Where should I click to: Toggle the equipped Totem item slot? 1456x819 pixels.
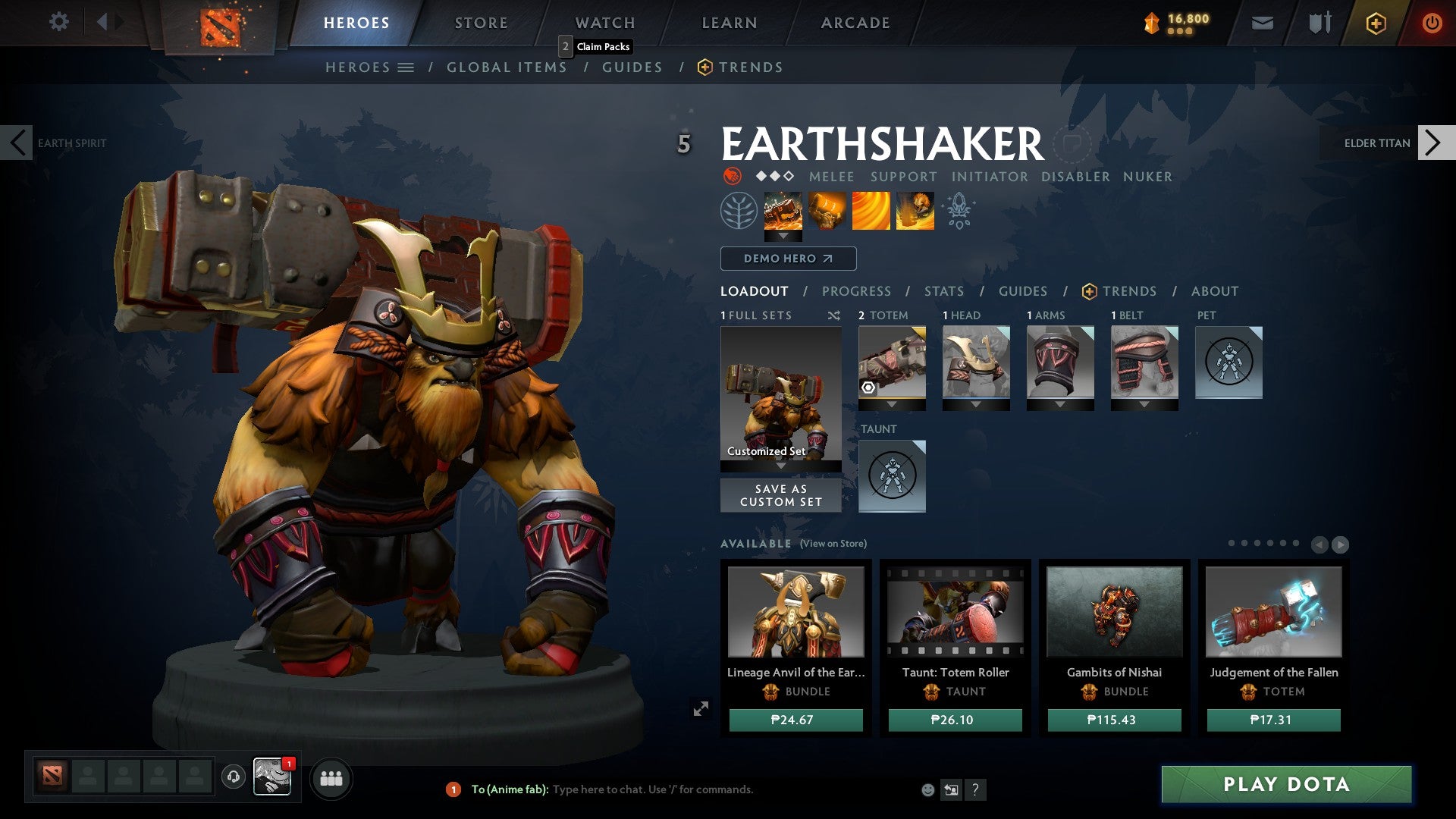892,366
